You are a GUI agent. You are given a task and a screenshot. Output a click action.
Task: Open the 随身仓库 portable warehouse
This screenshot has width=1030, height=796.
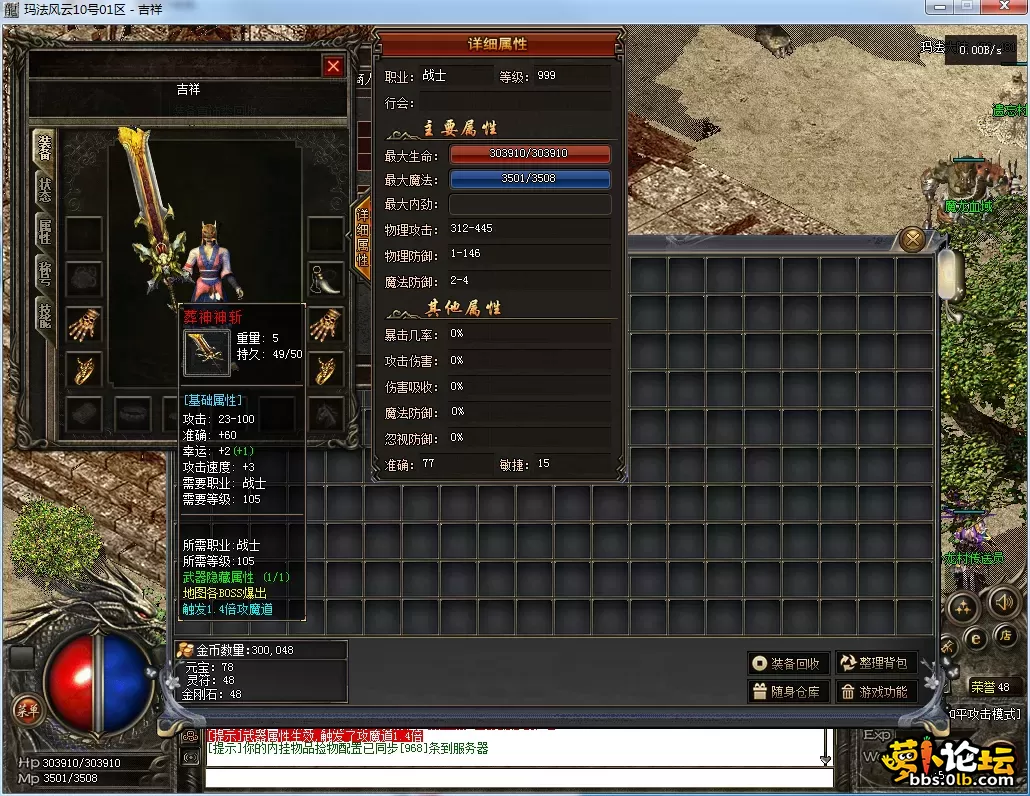coord(789,691)
